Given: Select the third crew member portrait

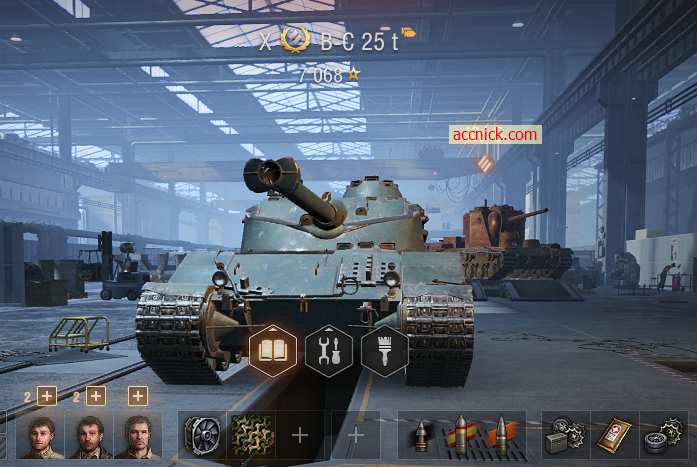Looking at the screenshot, I should [x=136, y=437].
